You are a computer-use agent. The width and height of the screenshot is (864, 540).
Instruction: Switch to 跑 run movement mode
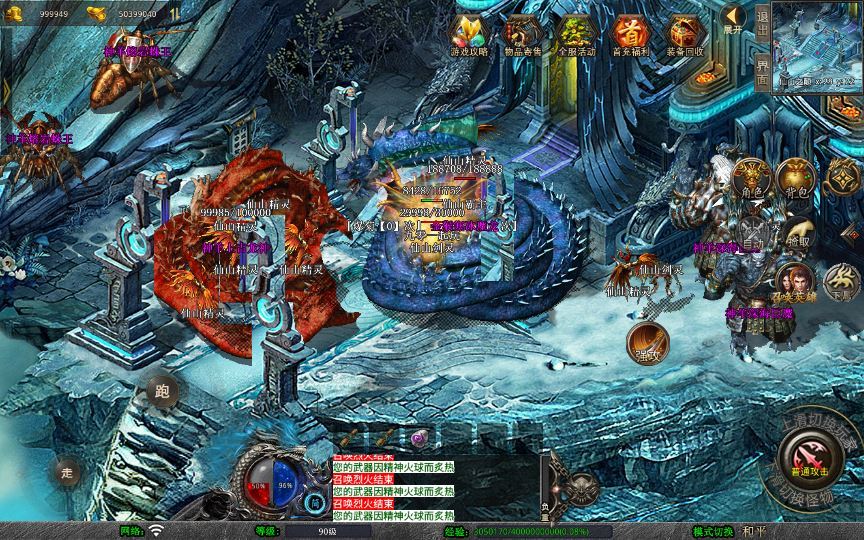(x=162, y=392)
